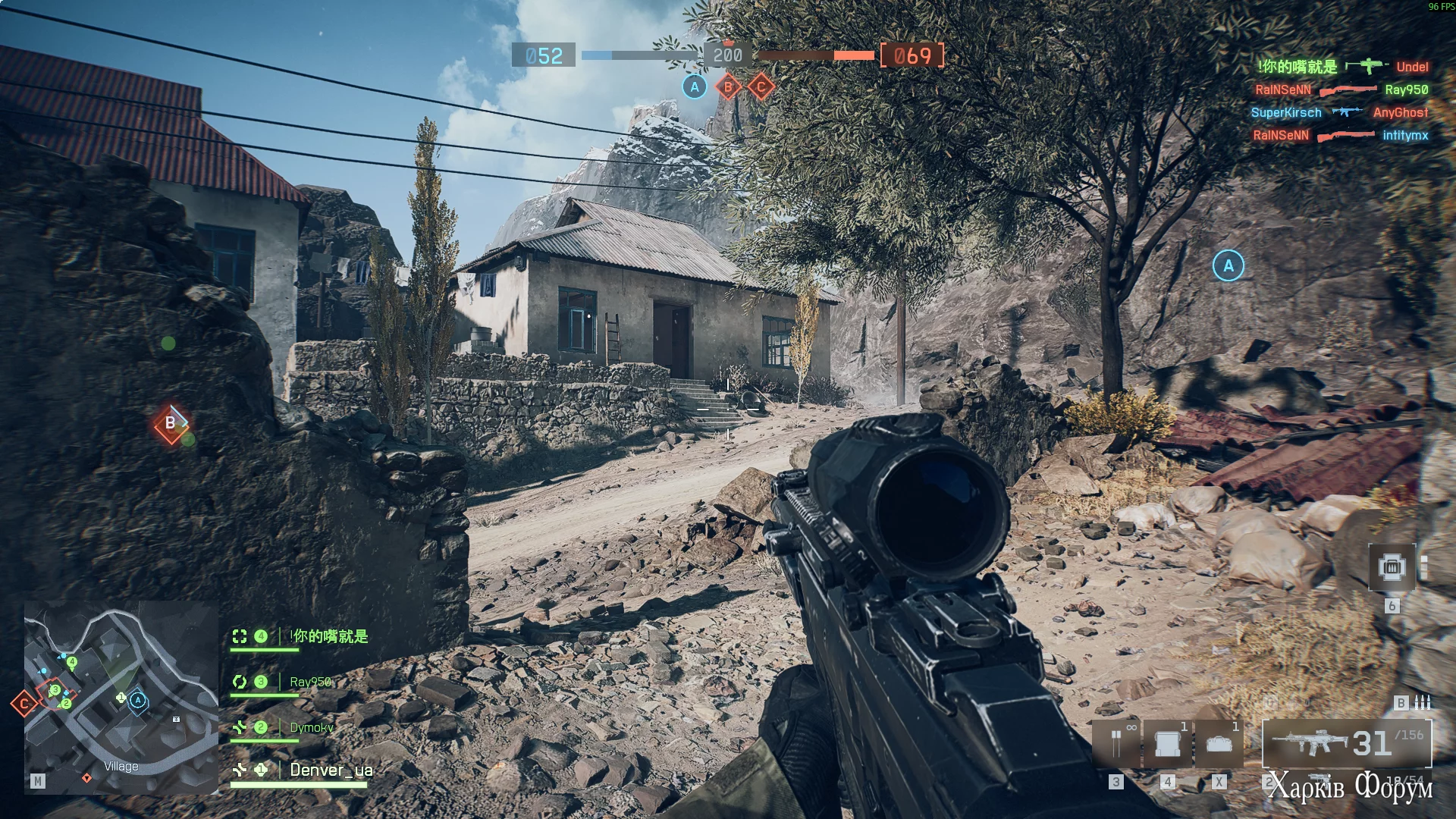
Task: Select the top-bar objective B diamond
Action: [x=728, y=87]
